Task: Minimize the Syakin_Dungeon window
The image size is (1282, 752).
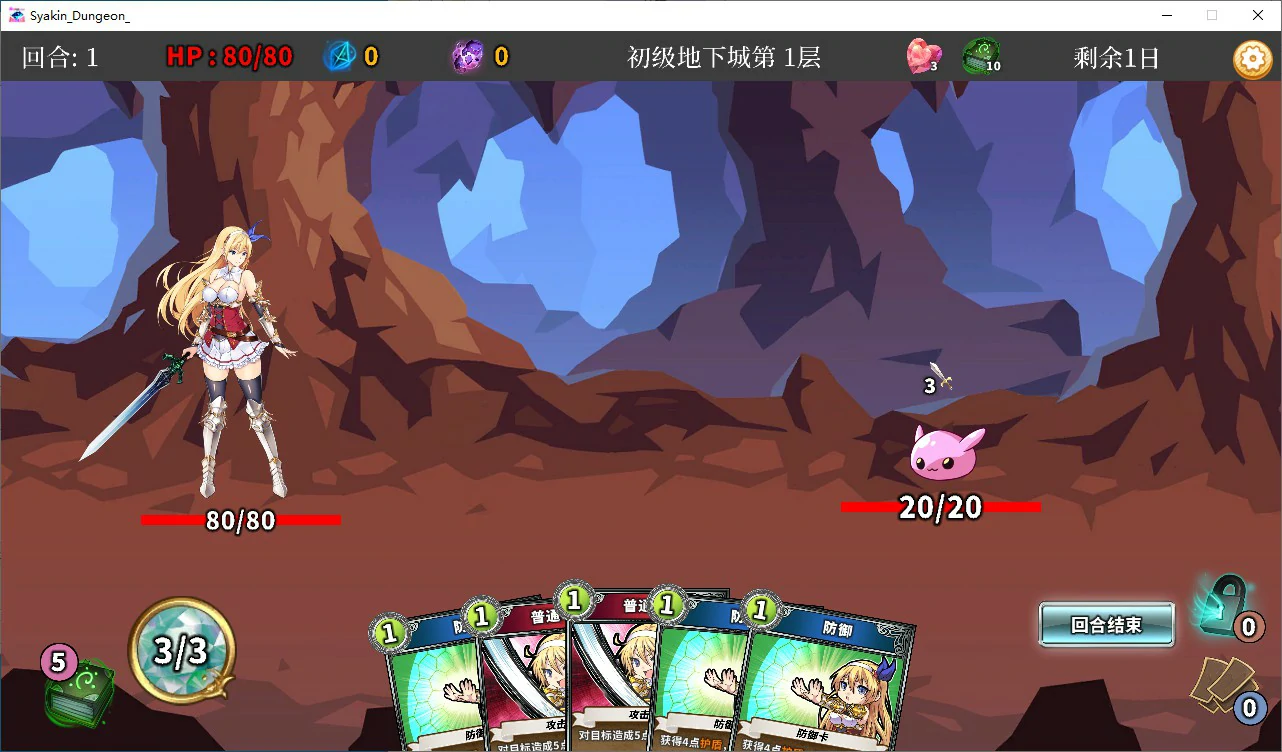Action: point(1166,15)
